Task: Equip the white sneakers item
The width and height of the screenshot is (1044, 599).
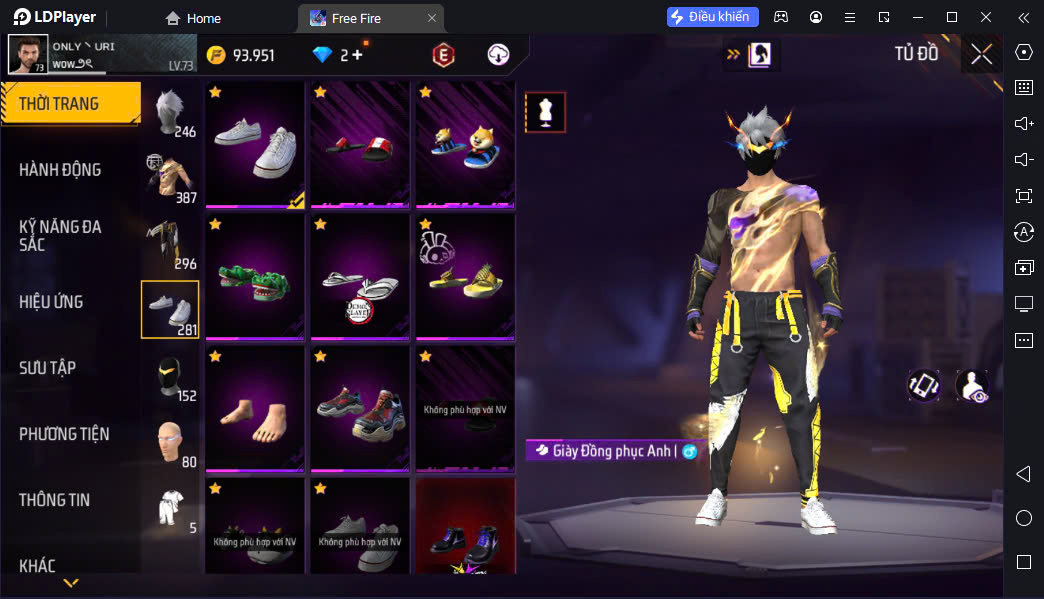Action: [x=255, y=145]
